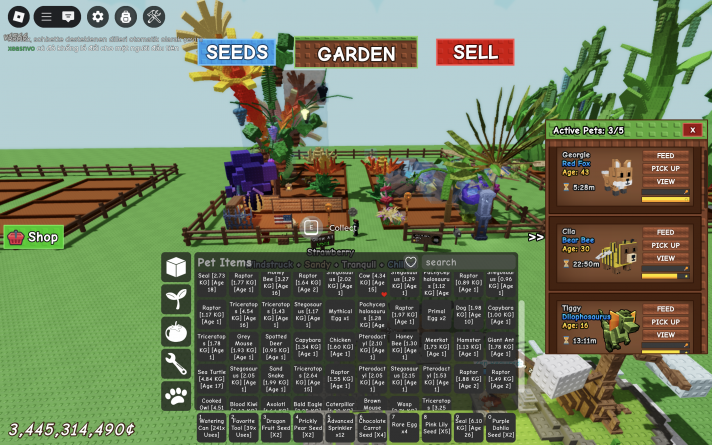The height and width of the screenshot is (445, 712).
Task: Feed Georgie the Red Fox
Action: pos(665,156)
